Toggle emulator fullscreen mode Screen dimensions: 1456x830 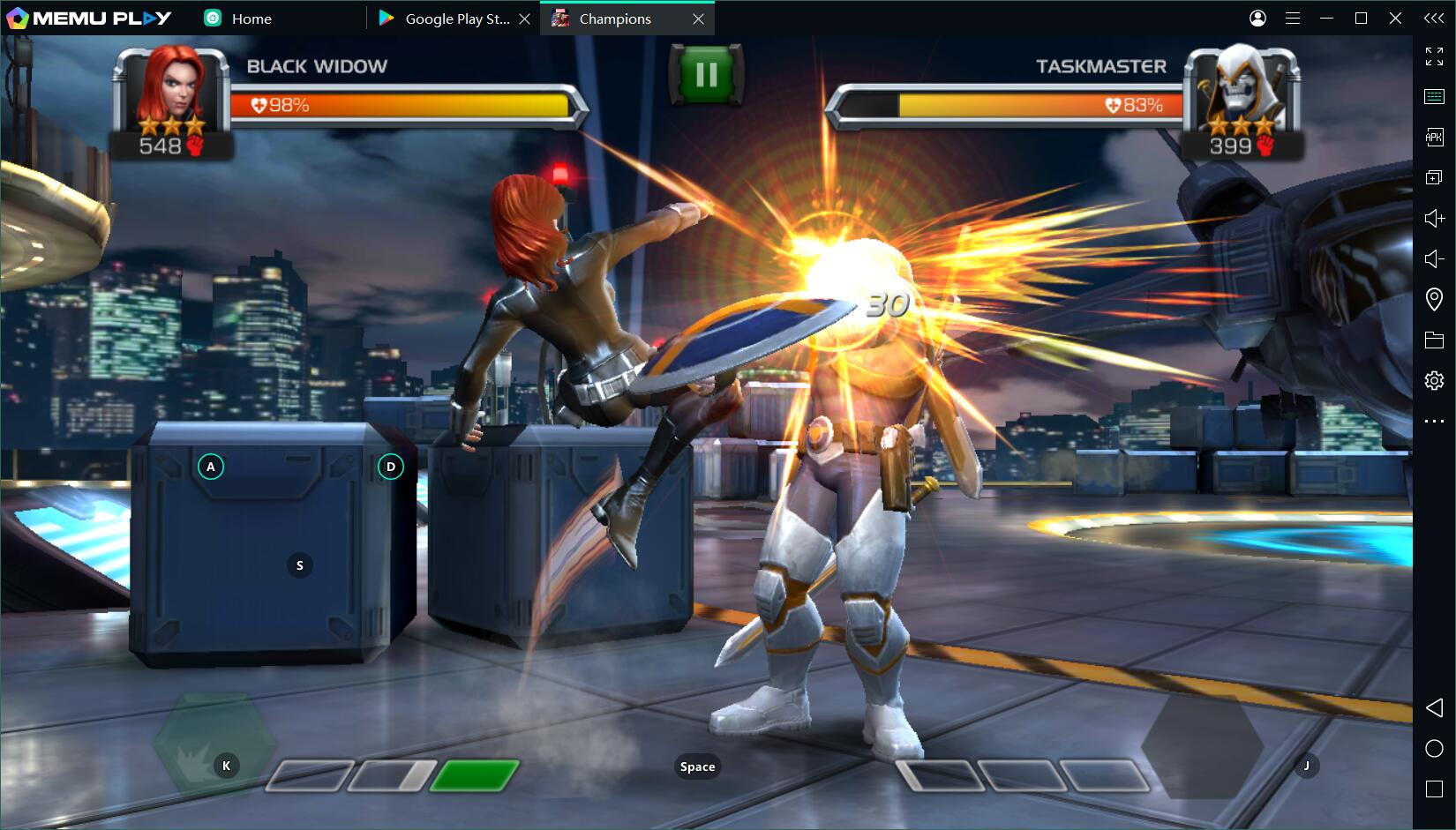tap(1434, 56)
